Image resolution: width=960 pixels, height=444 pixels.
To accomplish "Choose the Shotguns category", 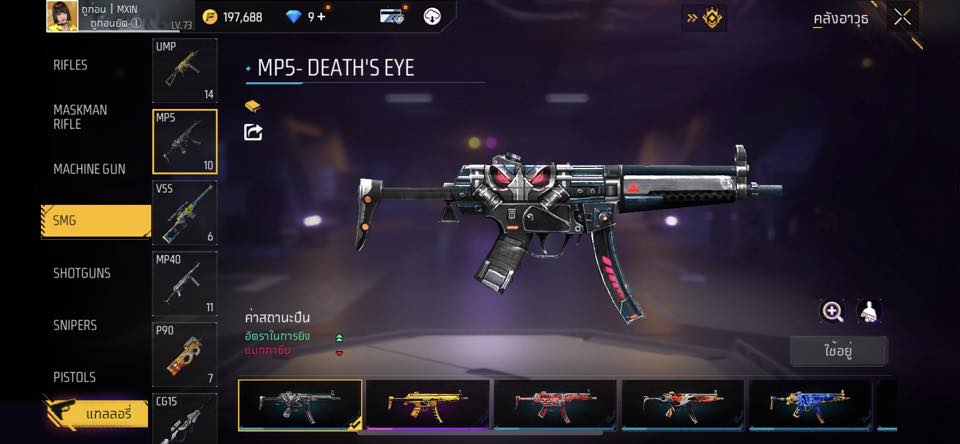I will coord(82,273).
